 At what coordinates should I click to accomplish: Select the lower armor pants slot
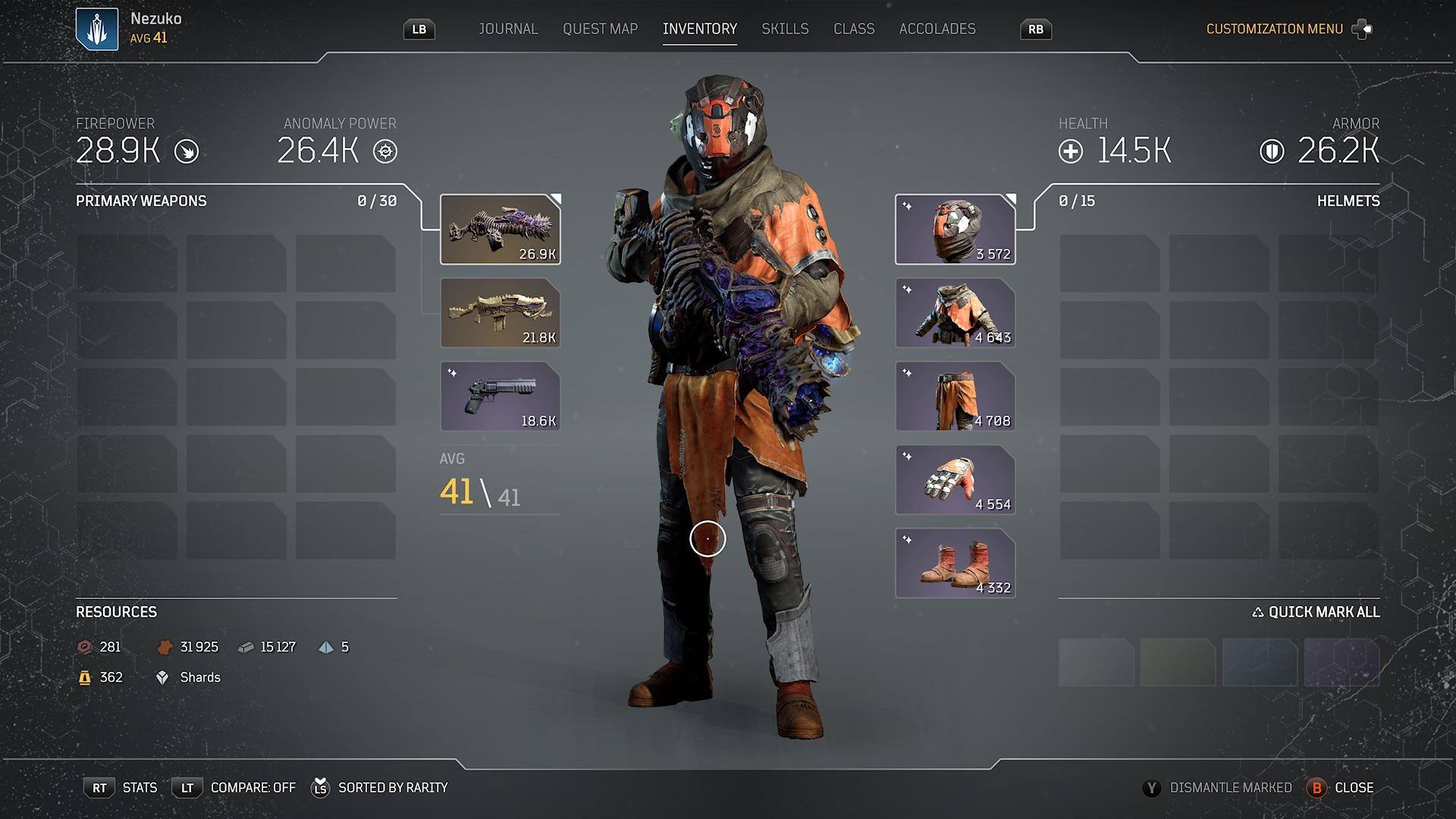[955, 397]
